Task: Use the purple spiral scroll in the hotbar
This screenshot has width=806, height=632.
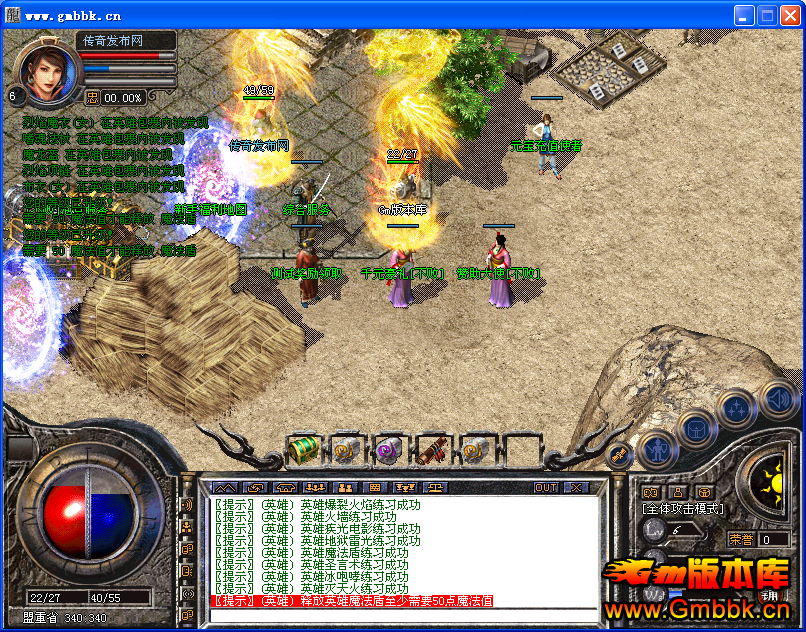Action: (x=389, y=451)
